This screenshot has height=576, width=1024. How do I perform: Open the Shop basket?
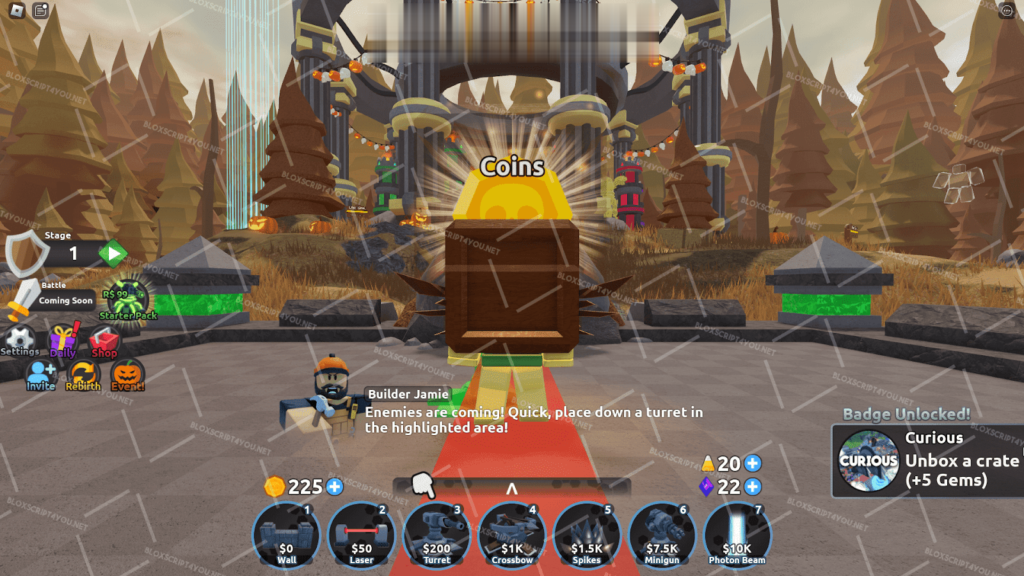tap(104, 341)
